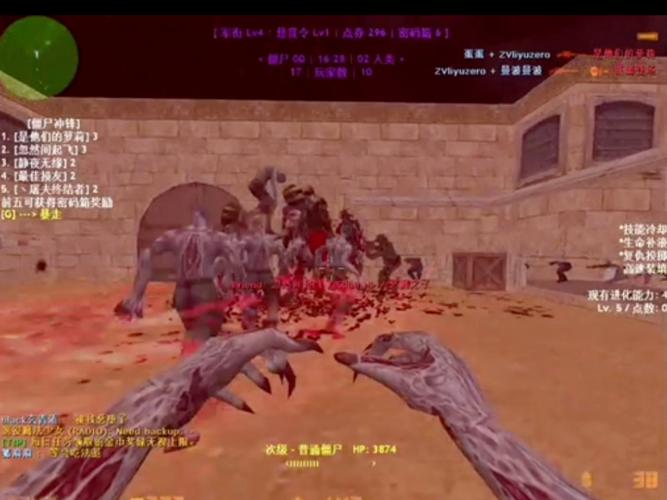This screenshot has height=500, width=667.
Task: Pick fourth-ranked player 最佳损友 in leaderboard
Action: [45, 175]
